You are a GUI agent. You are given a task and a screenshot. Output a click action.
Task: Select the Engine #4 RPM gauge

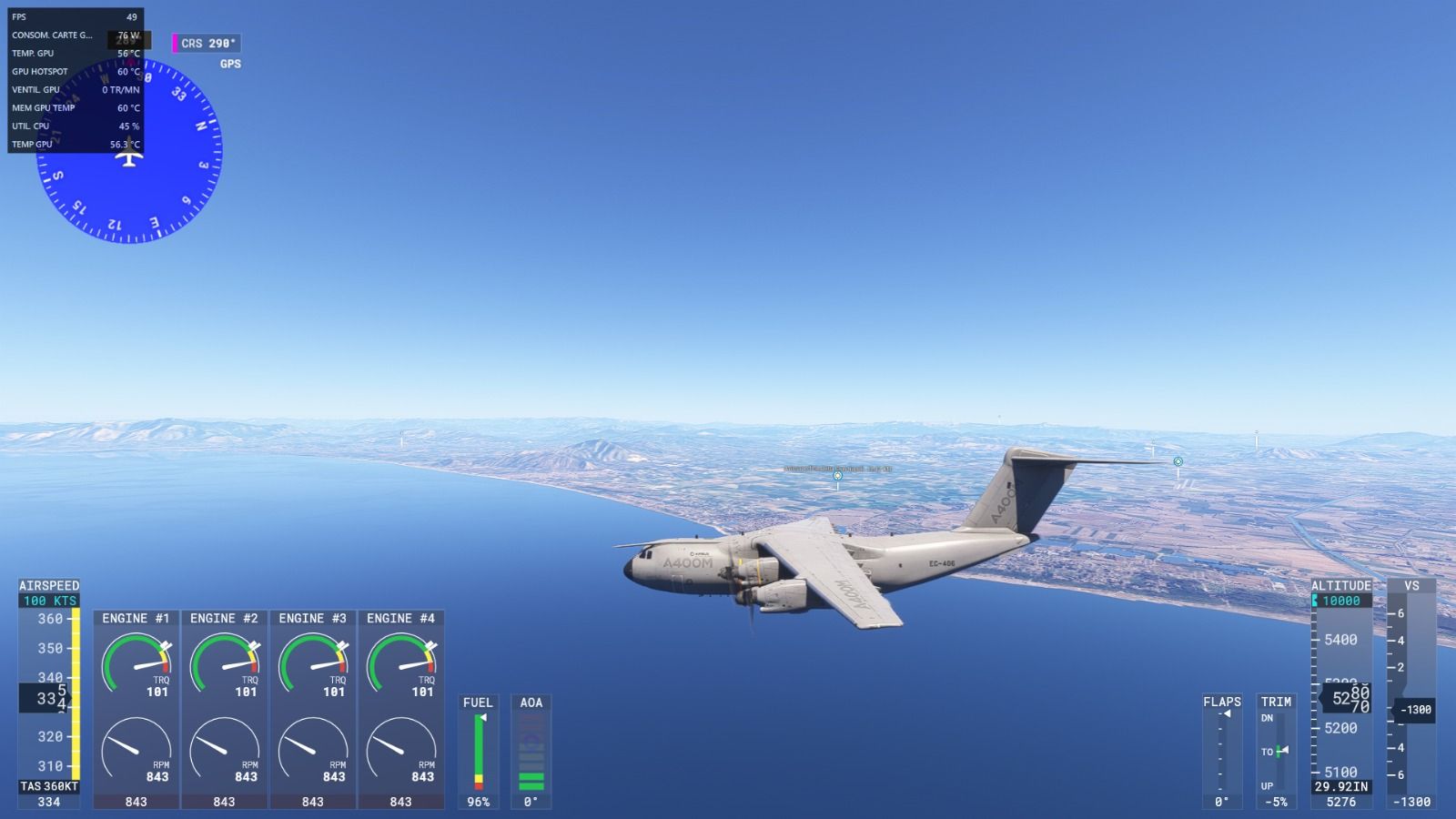click(400, 748)
